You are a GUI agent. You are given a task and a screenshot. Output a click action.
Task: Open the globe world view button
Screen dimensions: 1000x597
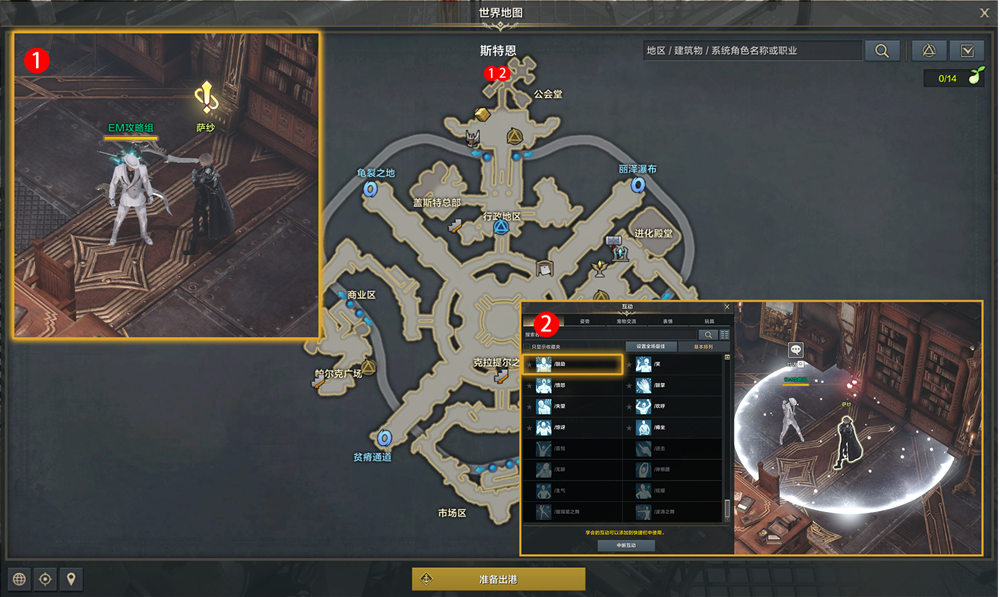18,579
